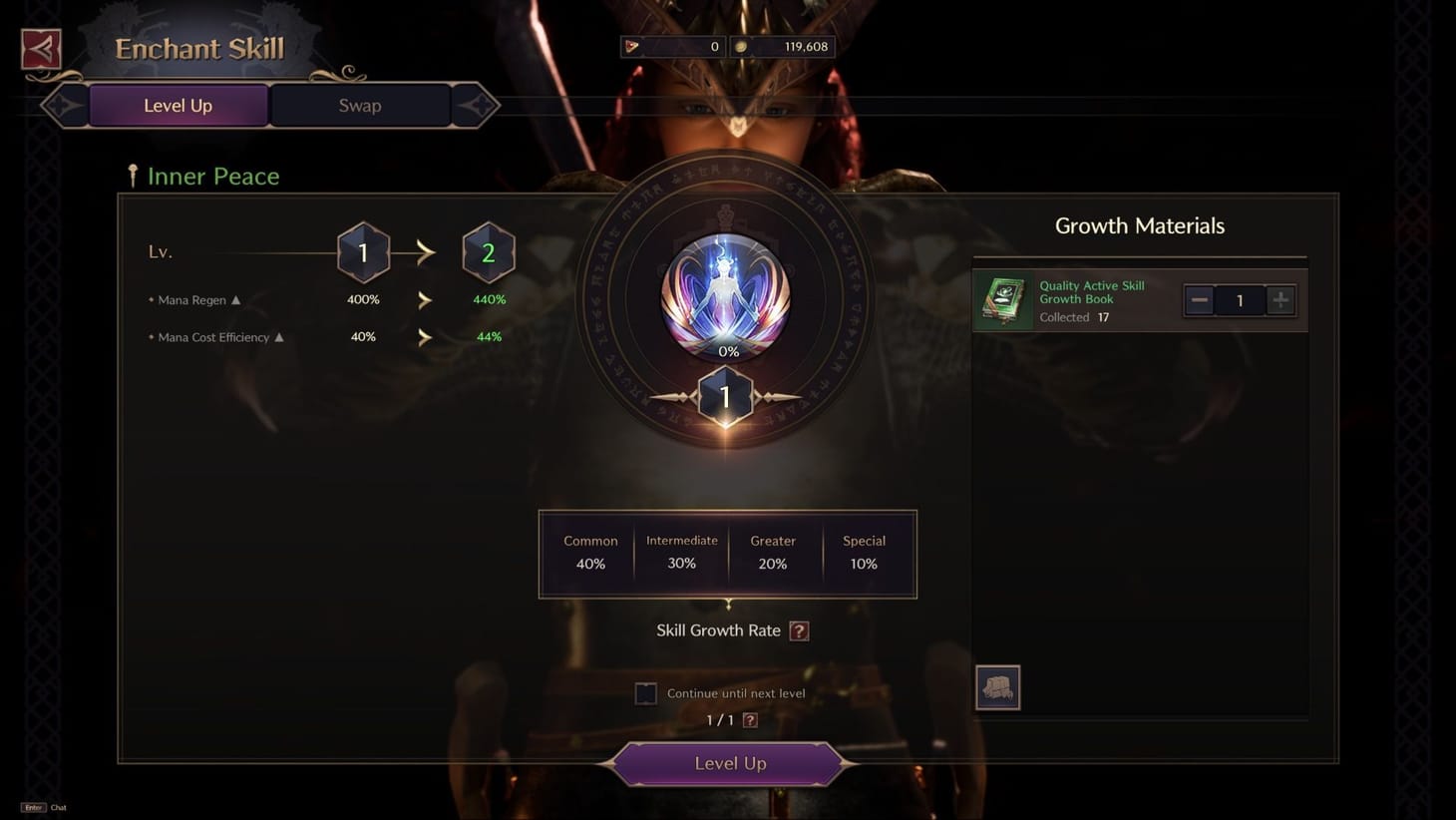Click the gold coin currency icon
Viewport: 1456px width, 820px height.
(739, 45)
